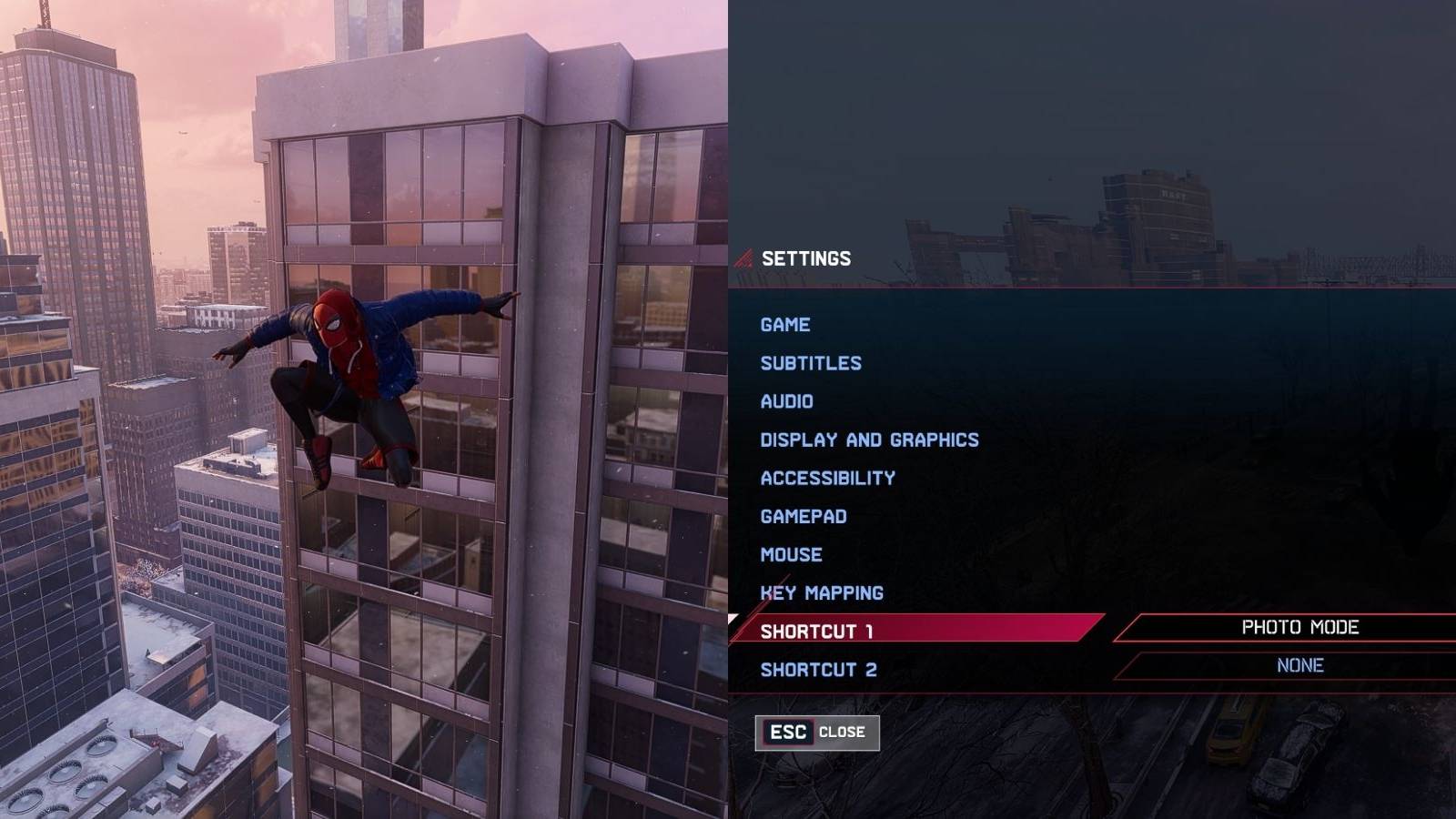The height and width of the screenshot is (819, 1456).
Task: Open the Mouse settings category
Action: [x=791, y=553]
